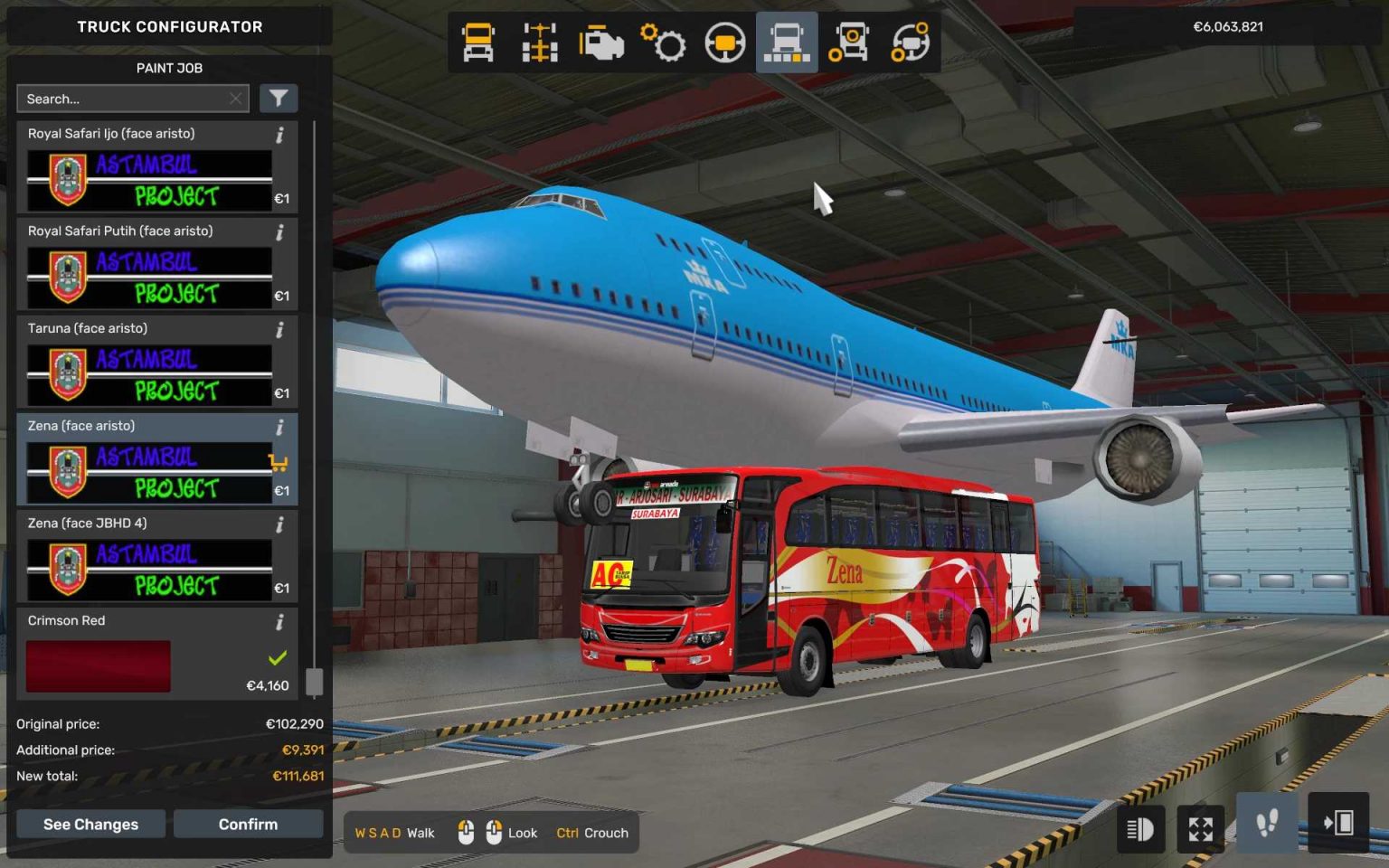
Task: Enable free camera view mode
Action: (1200, 828)
